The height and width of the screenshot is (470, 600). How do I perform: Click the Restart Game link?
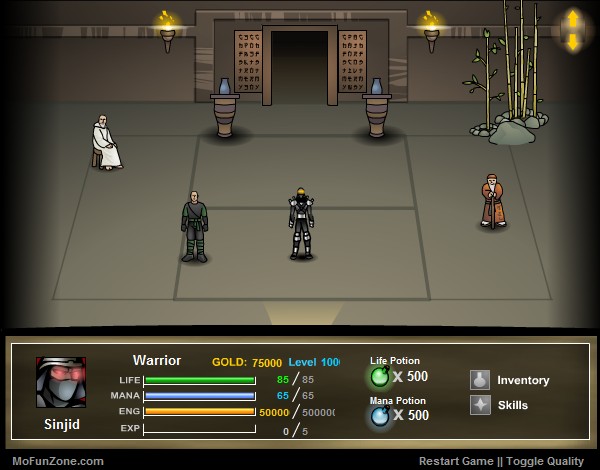(456, 461)
